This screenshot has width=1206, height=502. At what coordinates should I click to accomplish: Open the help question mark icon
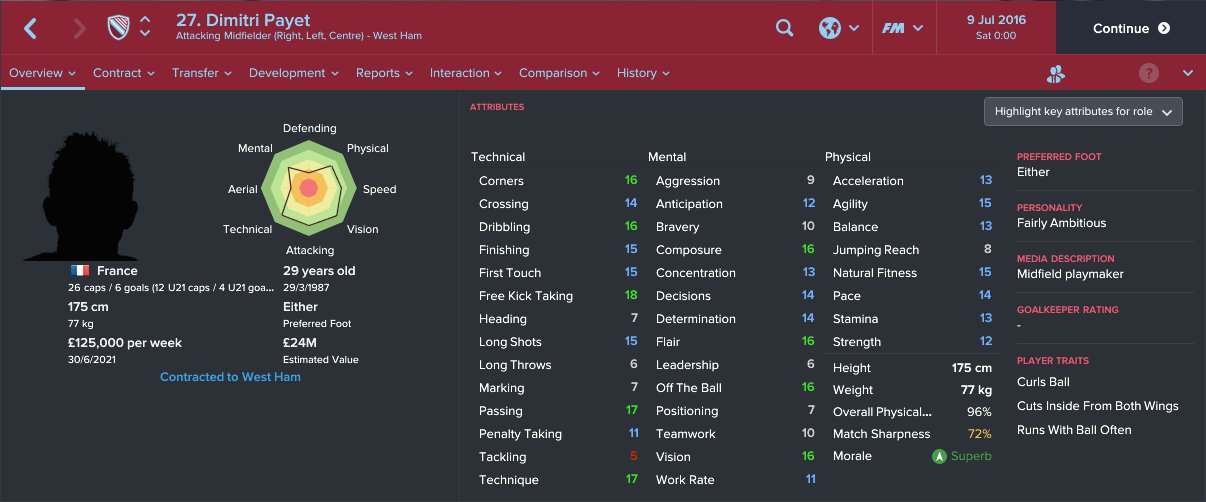pyautogui.click(x=1150, y=73)
